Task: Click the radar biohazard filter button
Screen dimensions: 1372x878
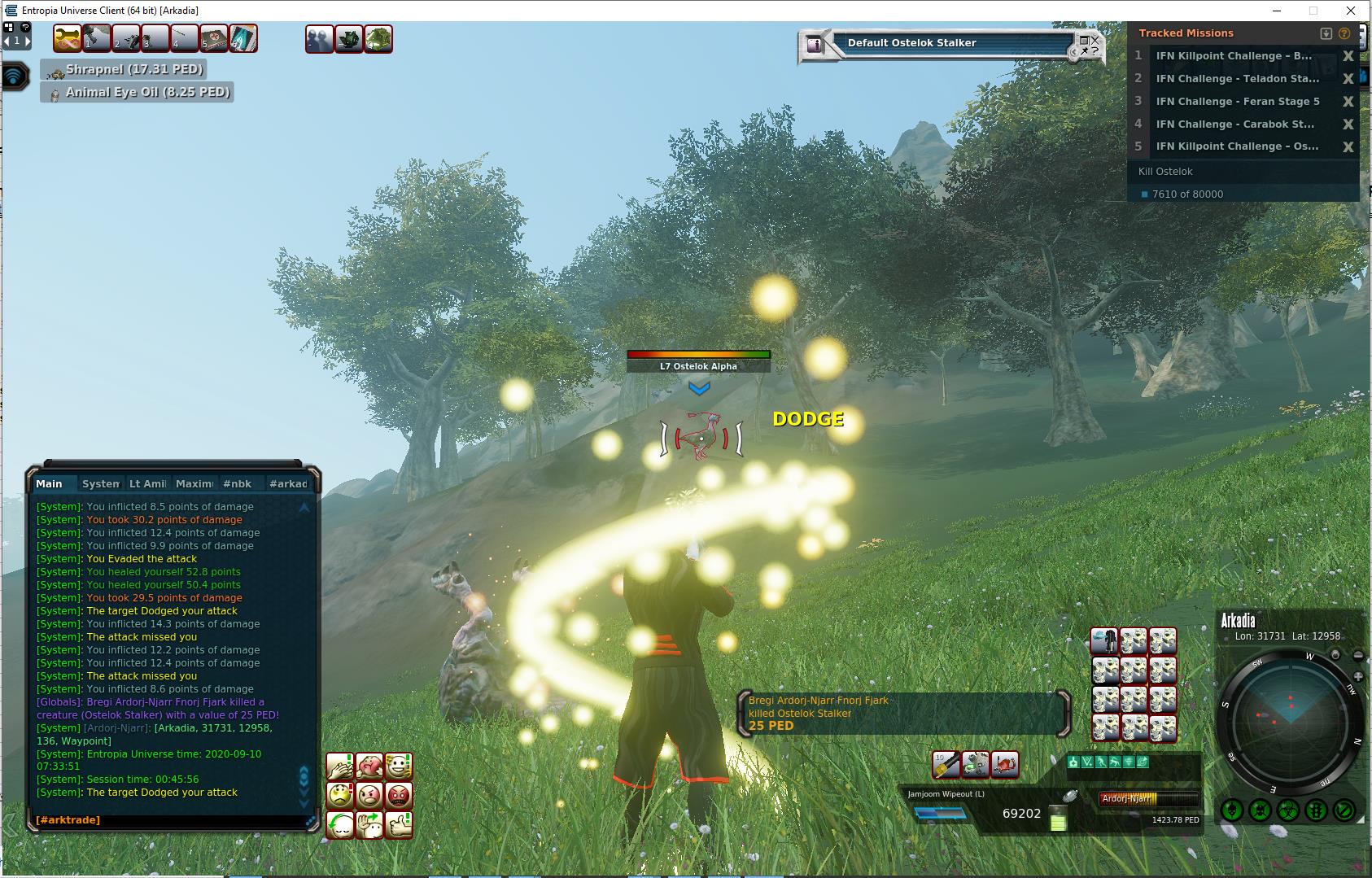Action: pyautogui.click(x=1287, y=810)
